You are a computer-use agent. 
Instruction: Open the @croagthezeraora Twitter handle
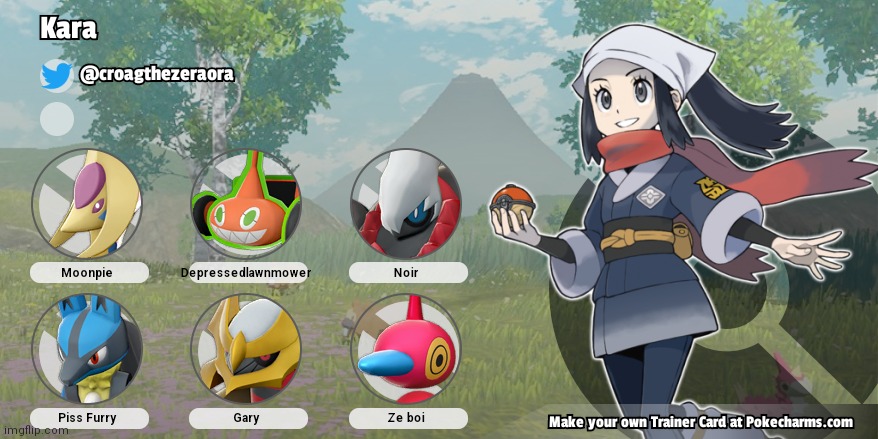[156, 75]
